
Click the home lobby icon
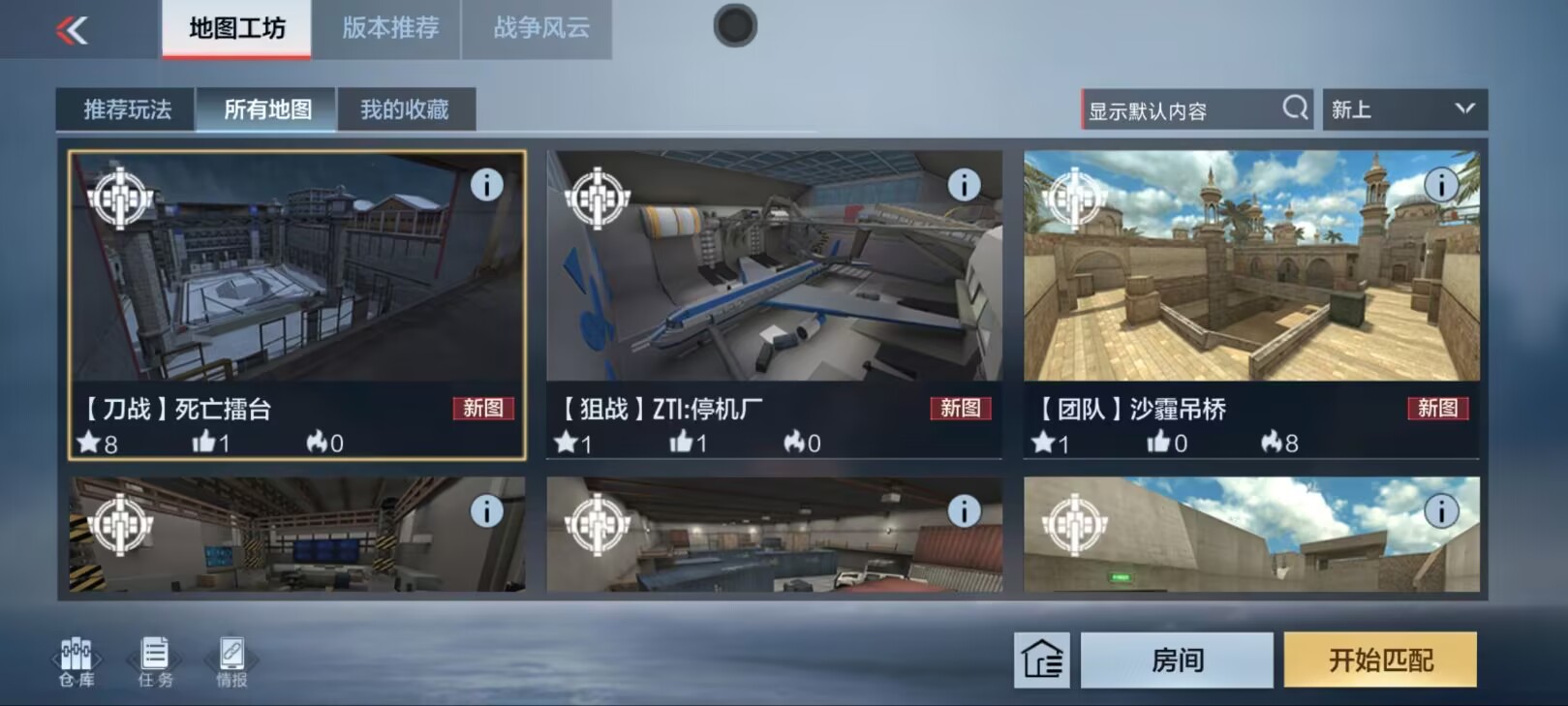(x=1042, y=660)
